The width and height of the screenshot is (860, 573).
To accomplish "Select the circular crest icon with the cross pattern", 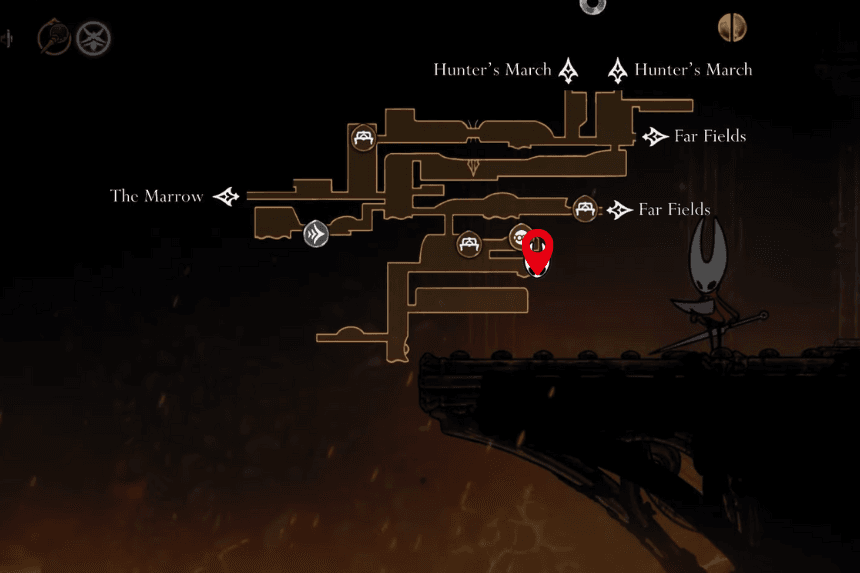I will point(94,39).
